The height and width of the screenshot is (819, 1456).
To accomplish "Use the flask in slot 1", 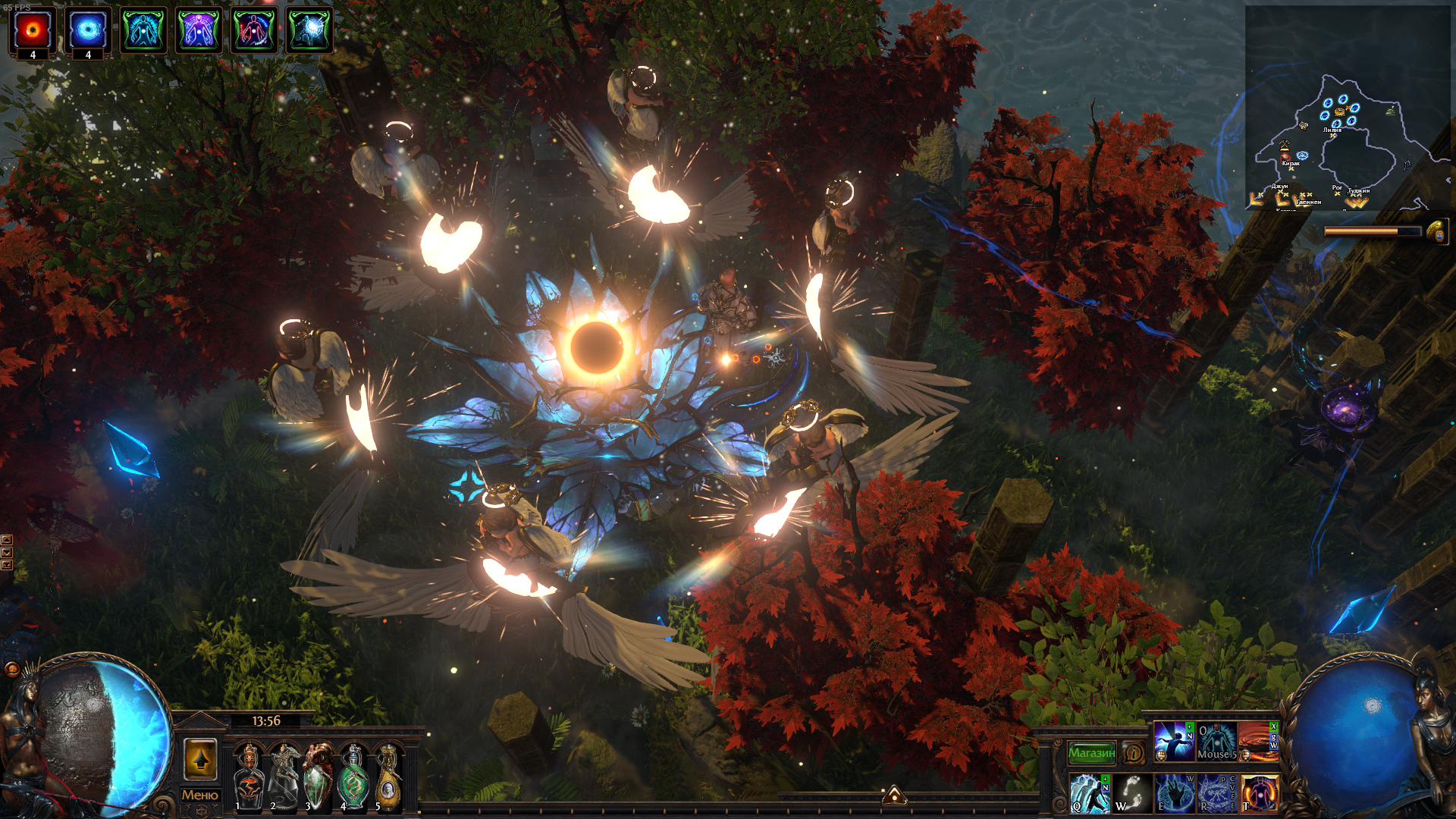I will (x=248, y=777).
